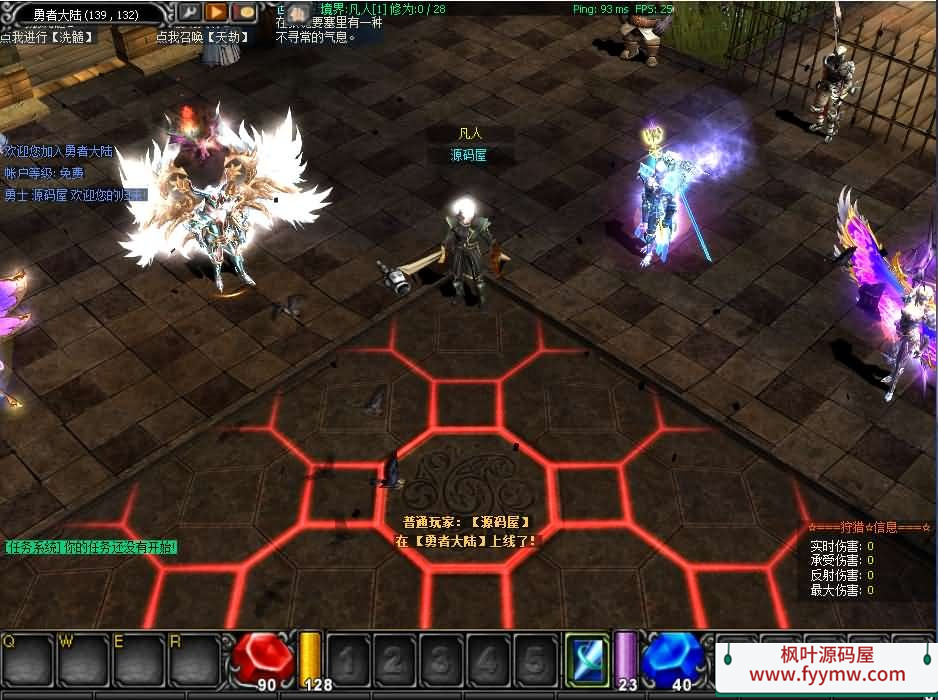
Task: Click the 【天劫】 summon prompt text
Action: coord(209,37)
